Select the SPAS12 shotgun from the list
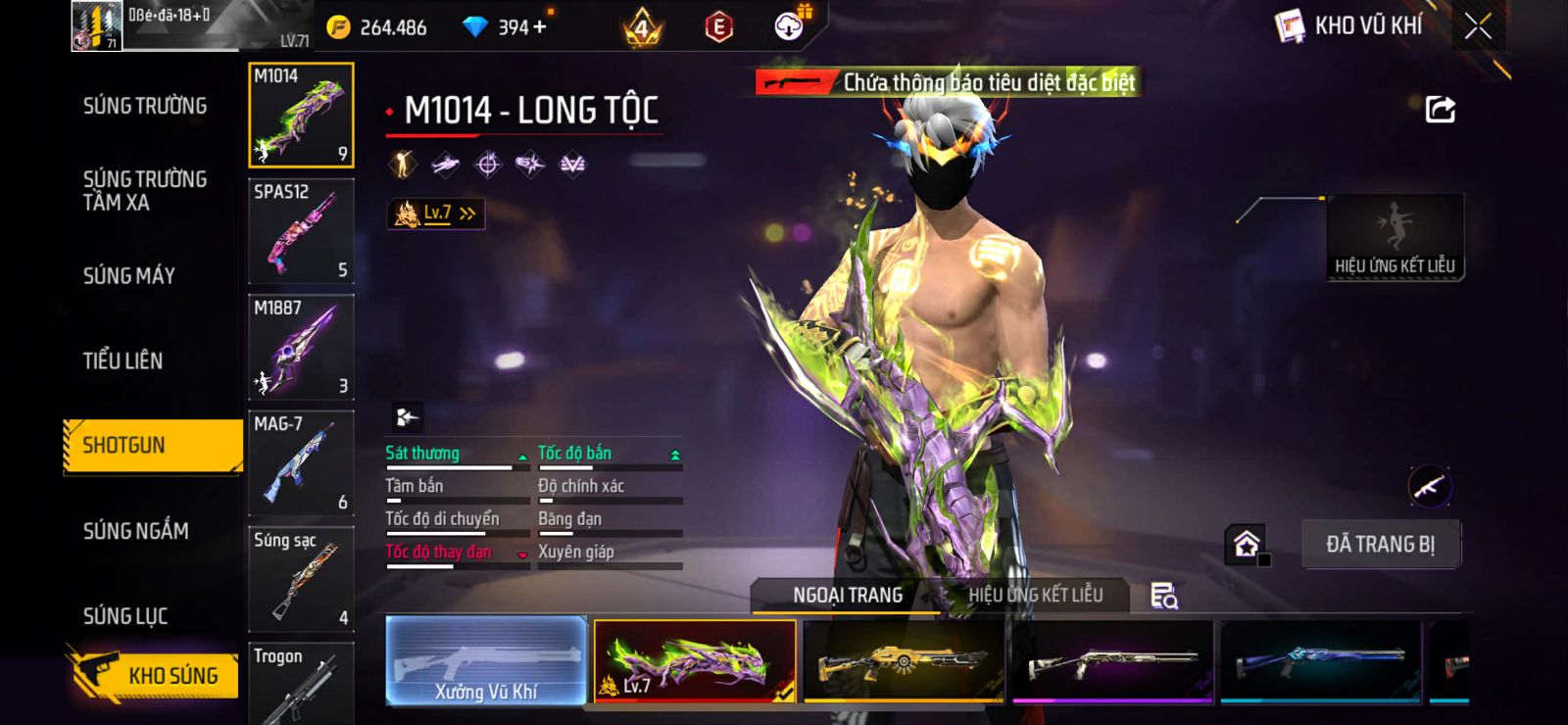The image size is (1568, 725). click(301, 231)
